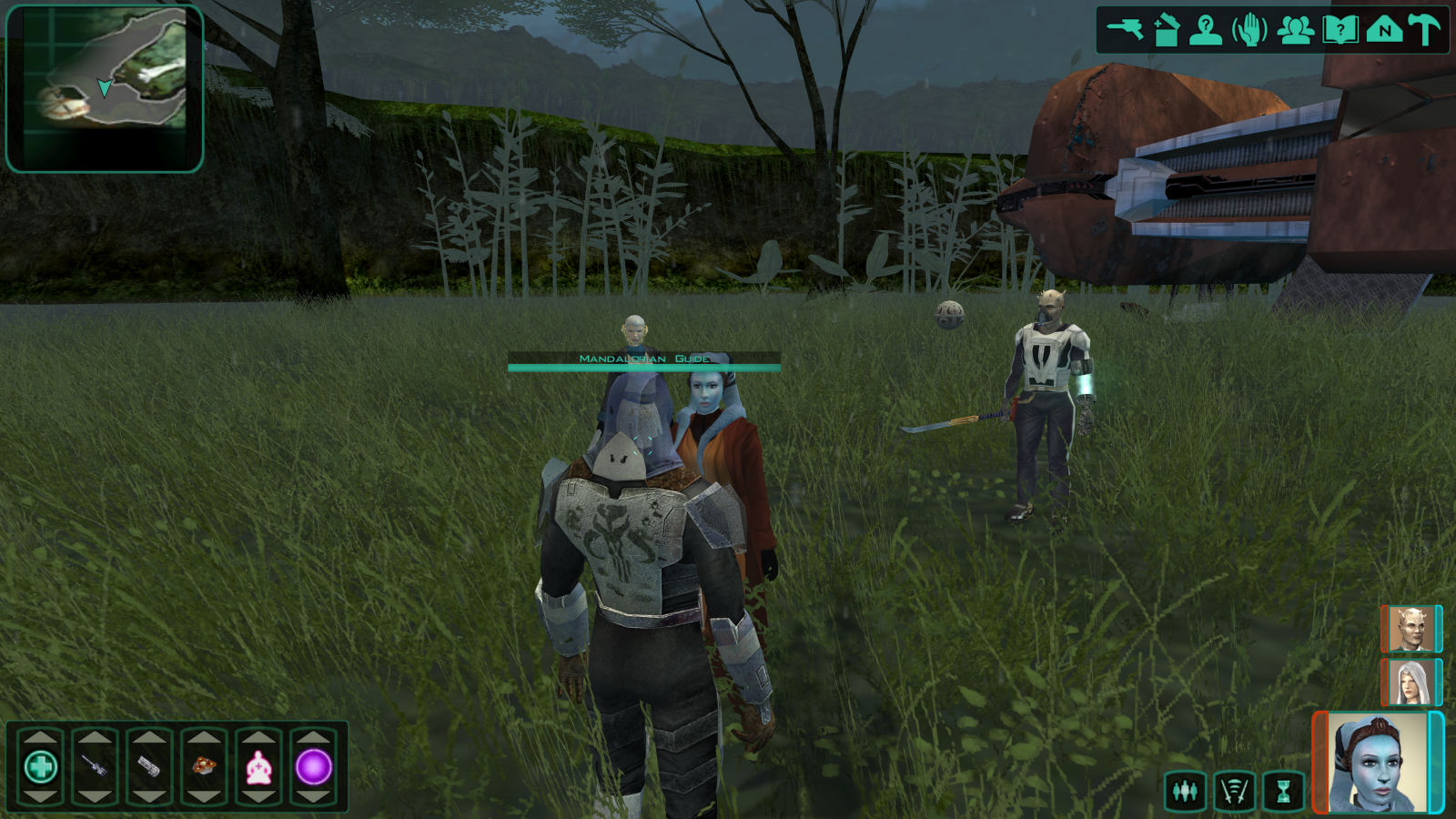1456x819 pixels.
Task: Select the horned male companion portrait
Action: [1410, 629]
